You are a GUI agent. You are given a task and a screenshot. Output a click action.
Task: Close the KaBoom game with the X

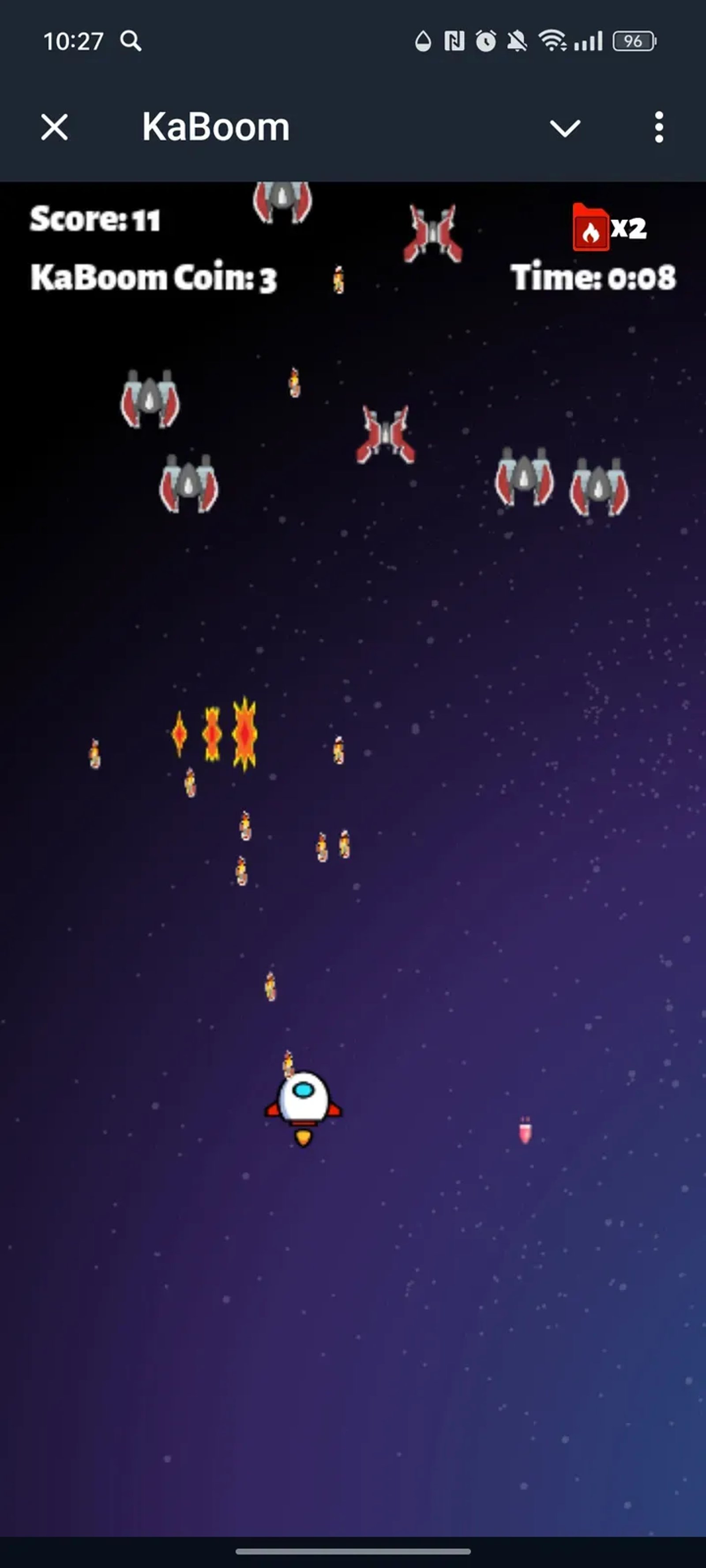(55, 128)
